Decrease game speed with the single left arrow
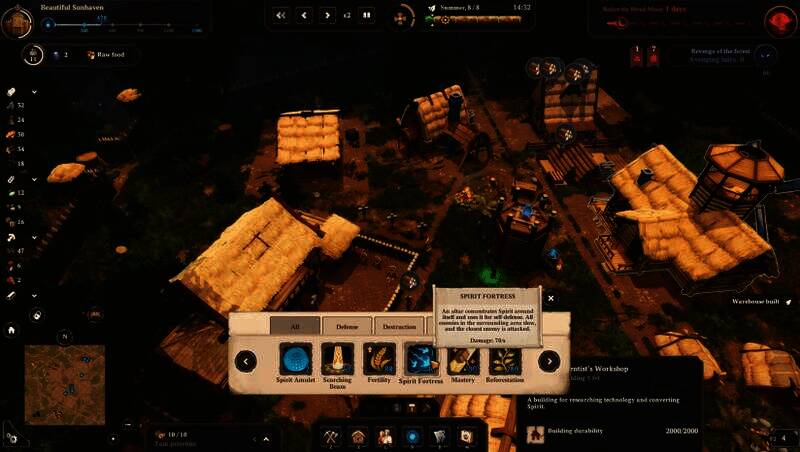Image resolution: width=800 pixels, height=452 pixels. tap(304, 15)
